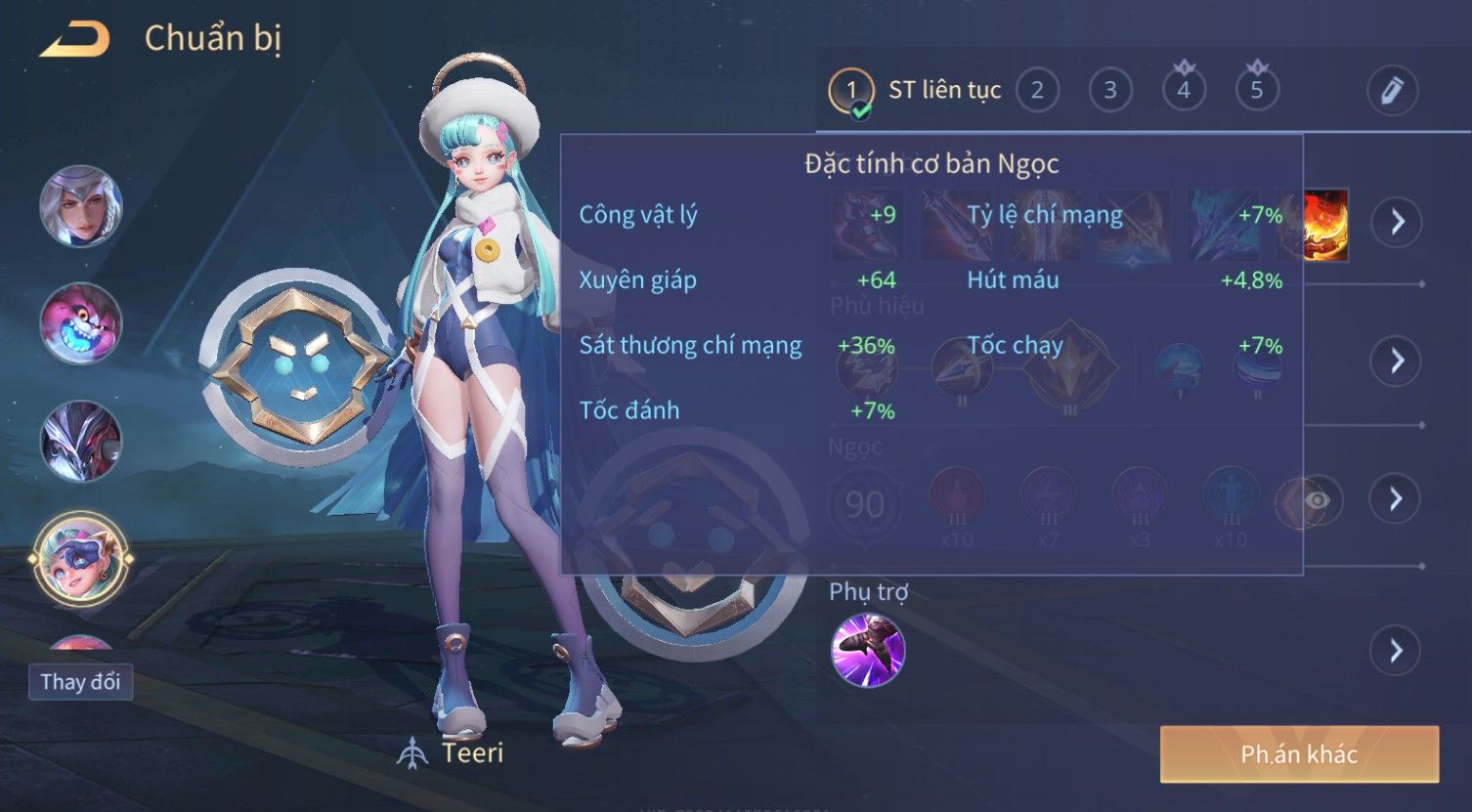
Task: Open the equipment items arrow
Action: tap(1397, 222)
